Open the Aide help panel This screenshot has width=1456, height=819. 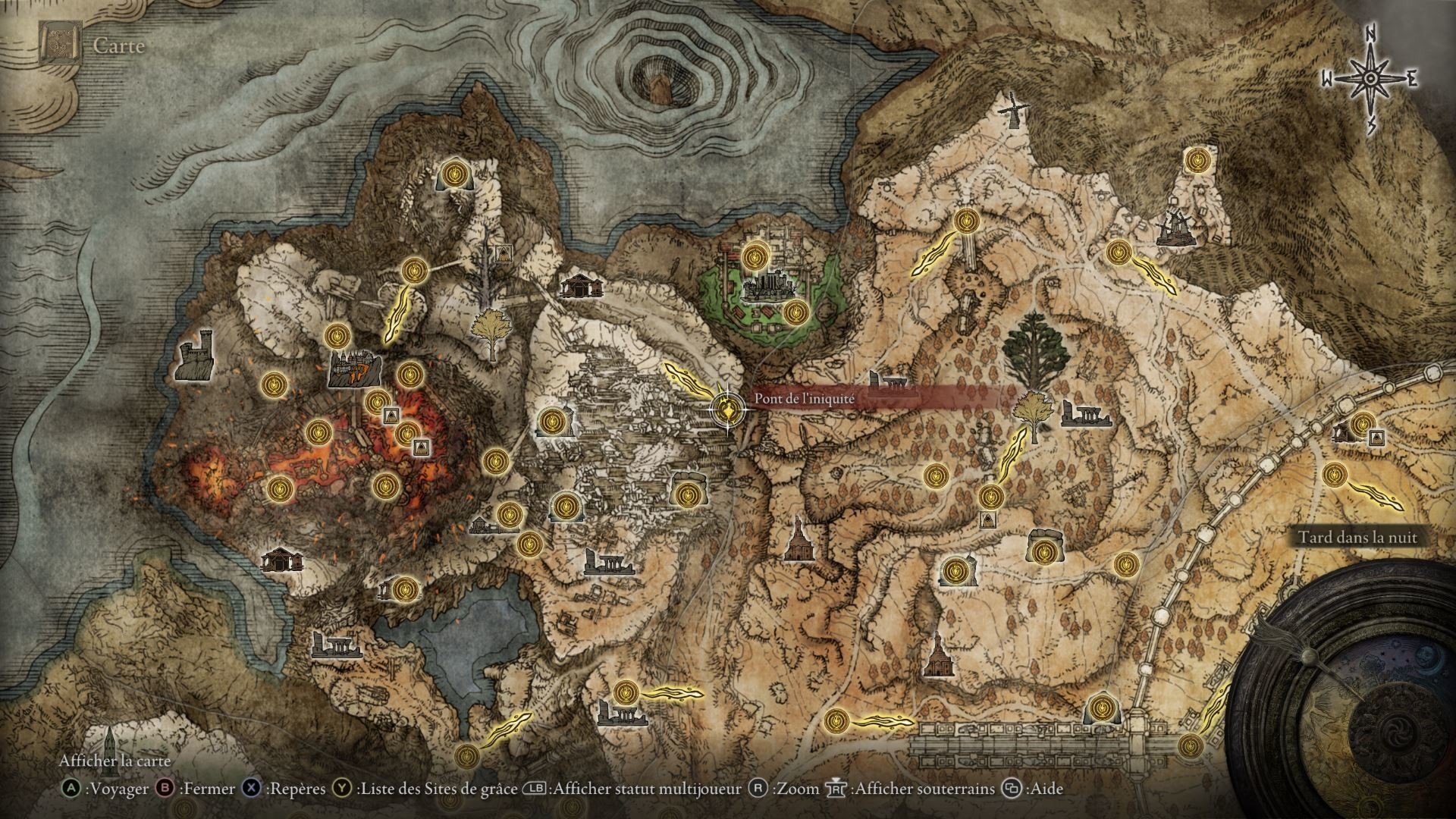pyautogui.click(x=1047, y=789)
